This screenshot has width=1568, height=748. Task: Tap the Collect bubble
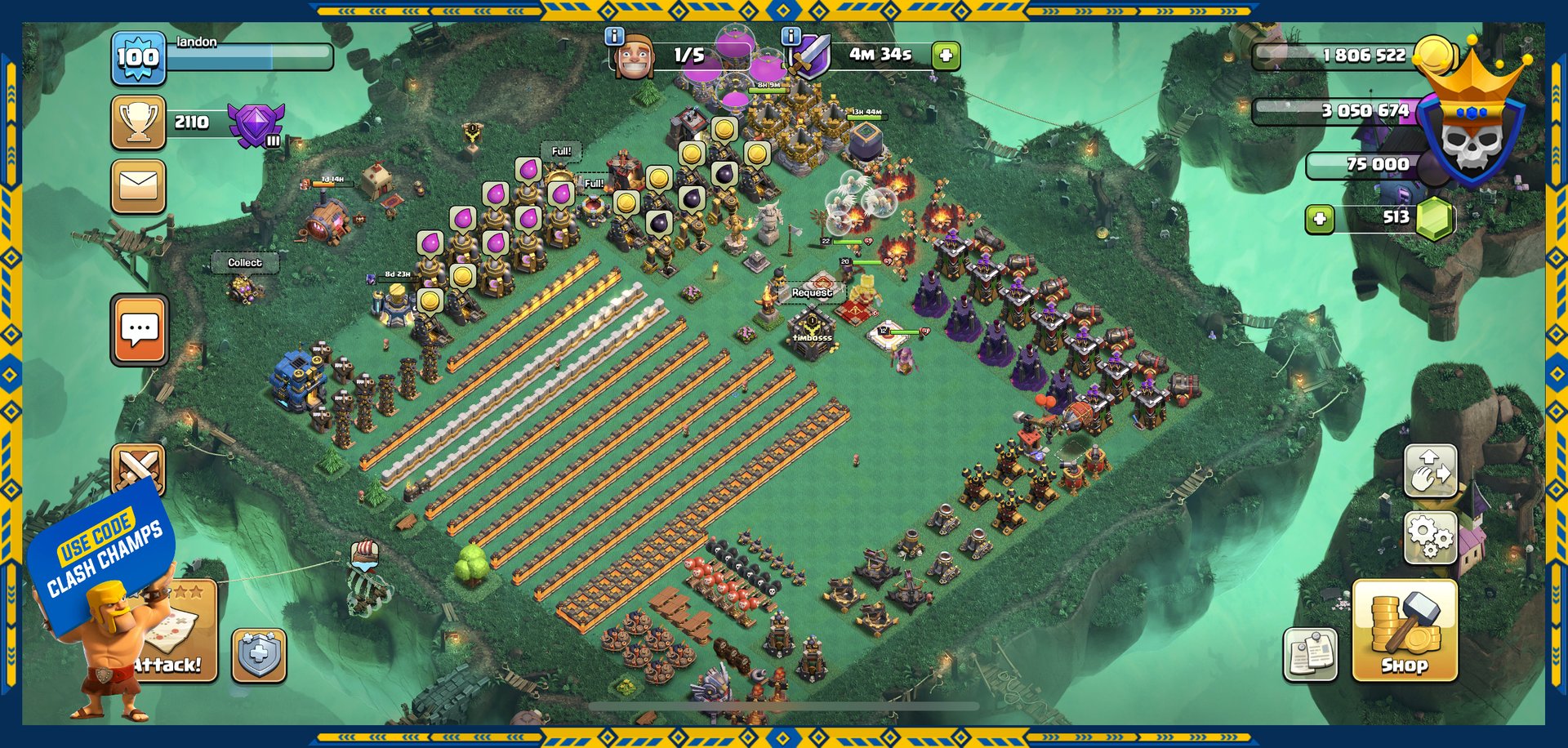(244, 263)
